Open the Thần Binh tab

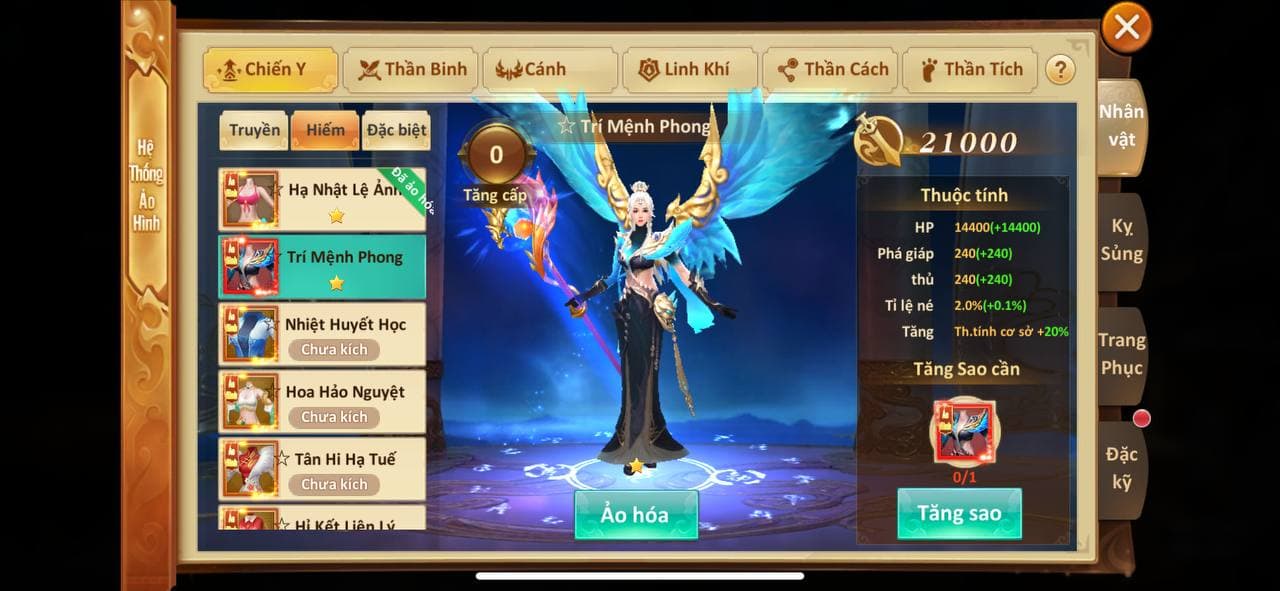pos(409,70)
